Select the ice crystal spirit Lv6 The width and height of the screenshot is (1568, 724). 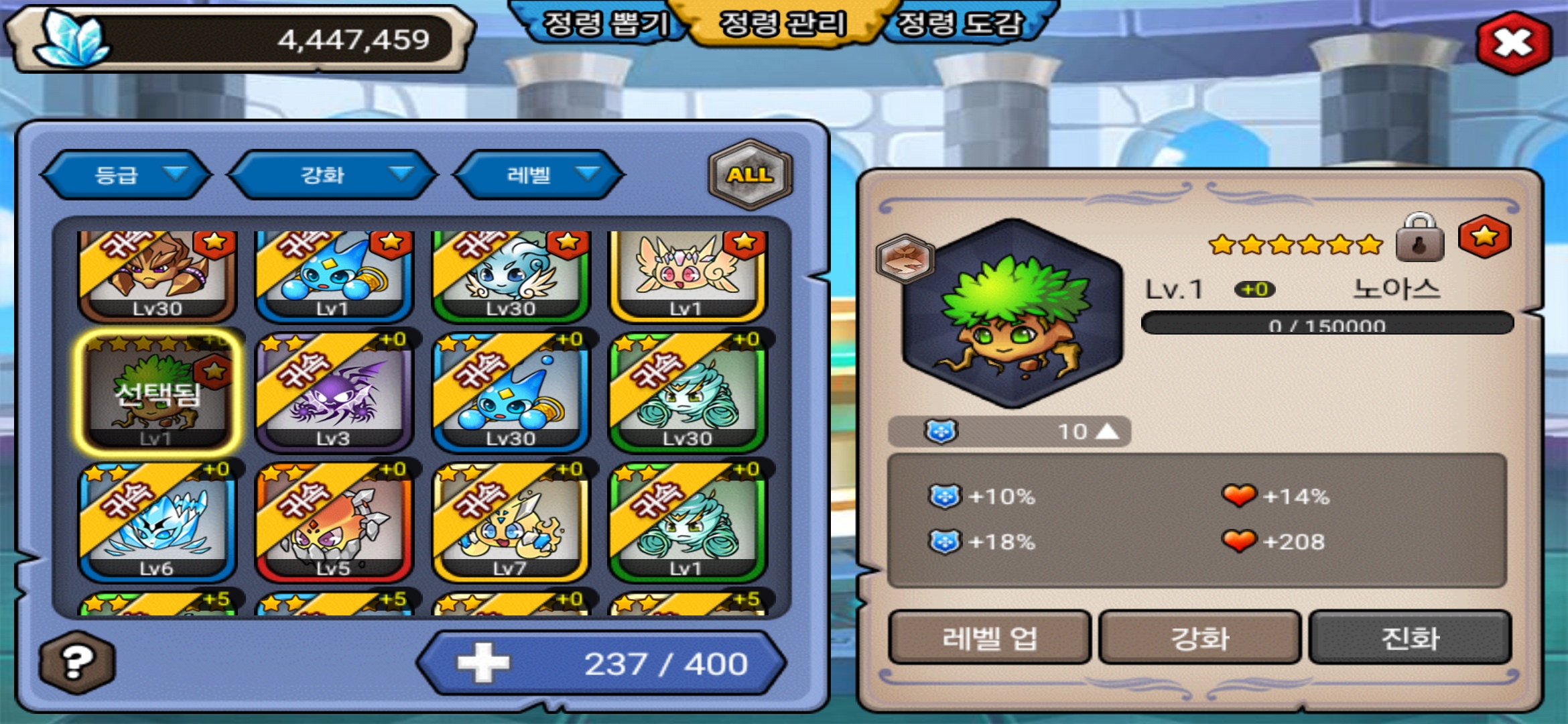pyautogui.click(x=157, y=522)
